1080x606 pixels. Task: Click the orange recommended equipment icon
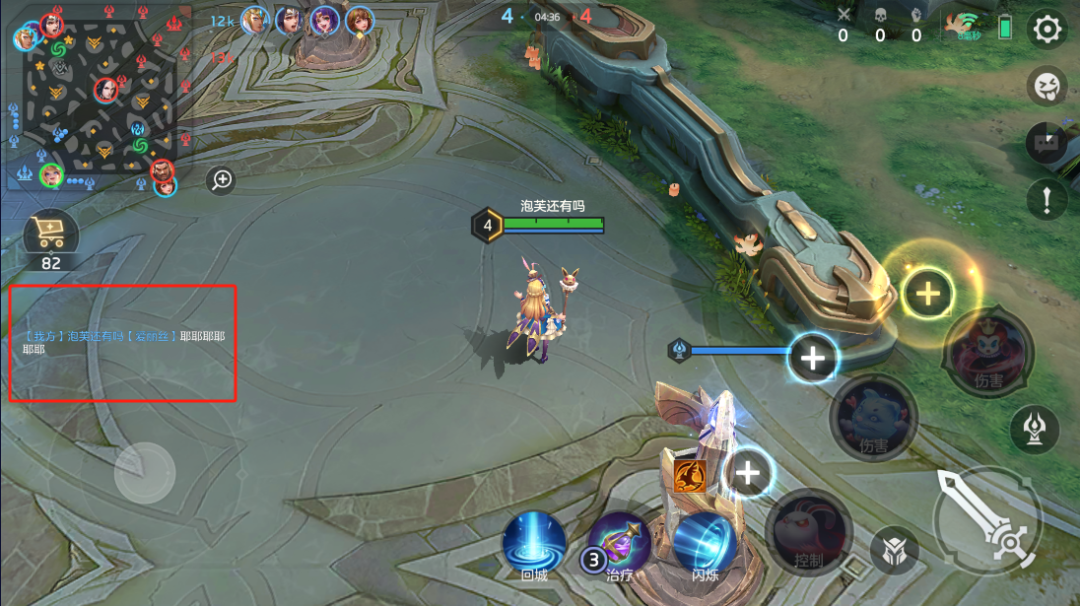pyautogui.click(x=689, y=476)
